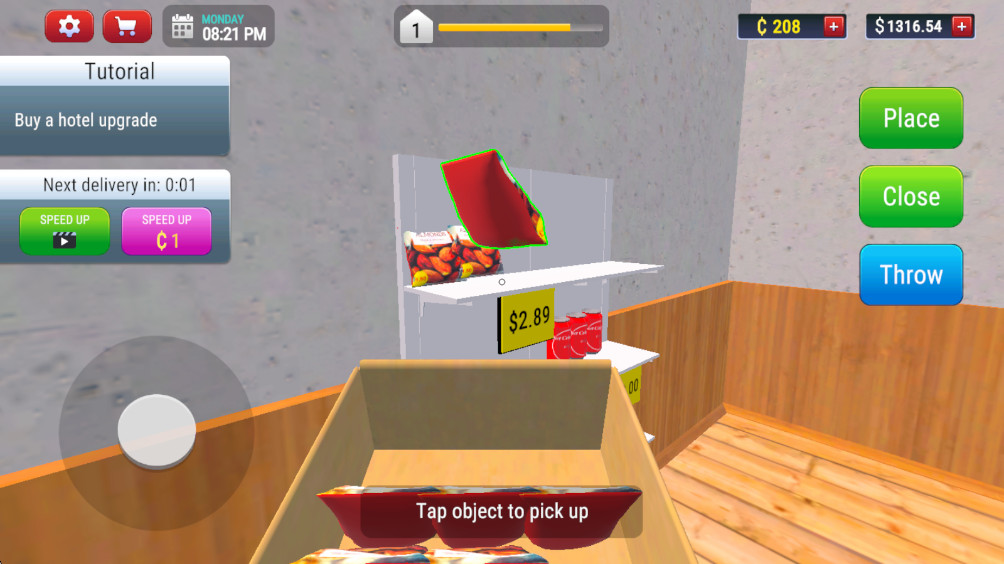Viewport: 1004px width, 564px height.
Task: Open the settings gear menu
Action: (x=69, y=26)
